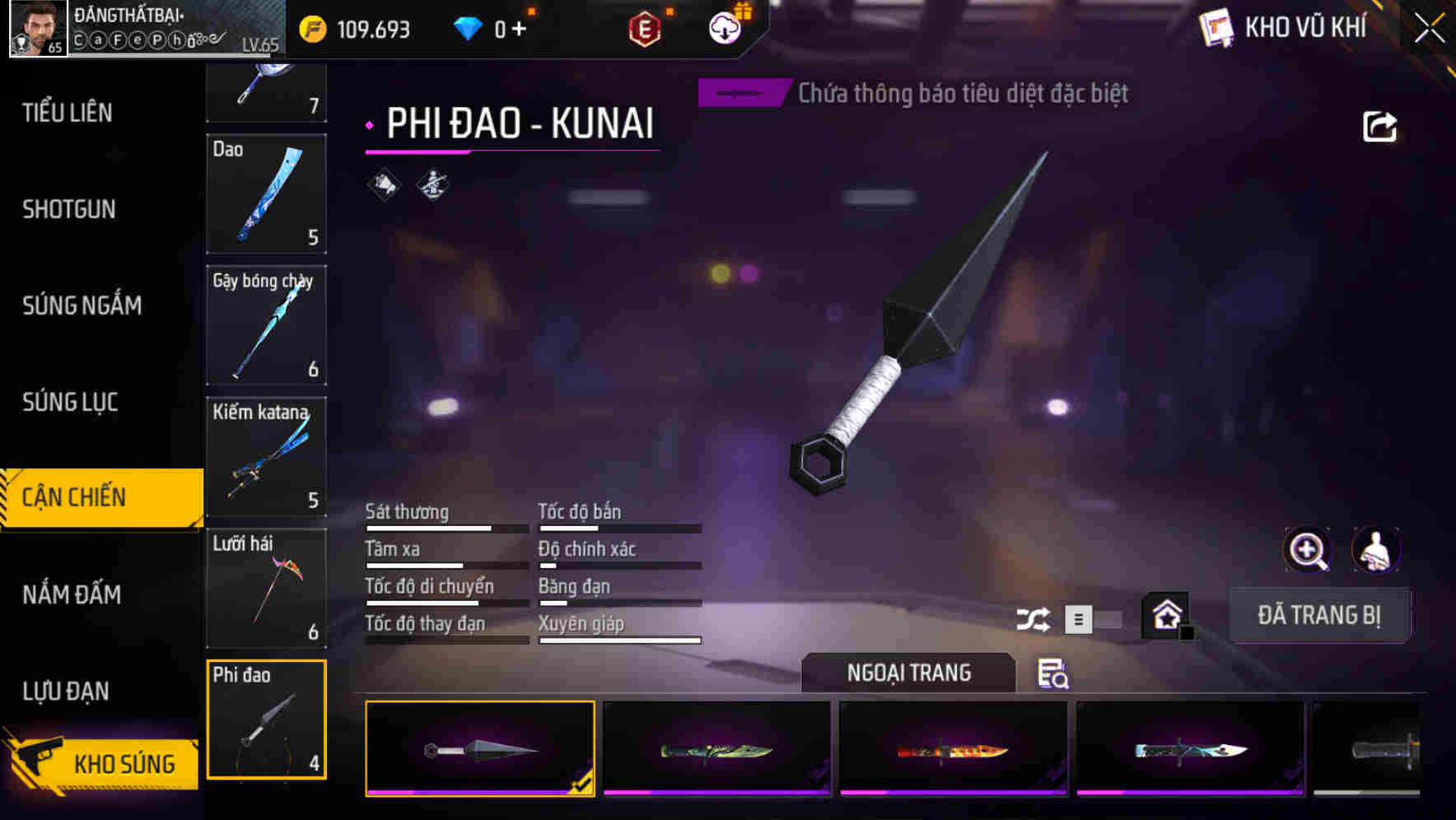Image resolution: width=1456 pixels, height=820 pixels.
Task: Select the green dragon knife skin thumbnail
Action: click(715, 749)
